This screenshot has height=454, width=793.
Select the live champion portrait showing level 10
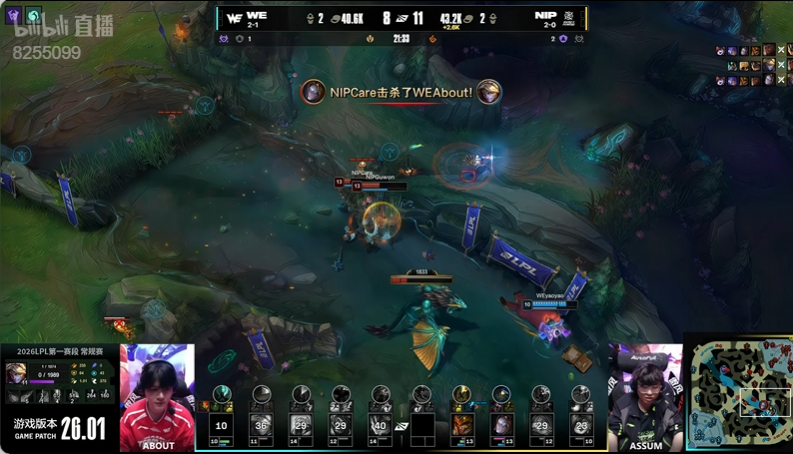[222, 424]
